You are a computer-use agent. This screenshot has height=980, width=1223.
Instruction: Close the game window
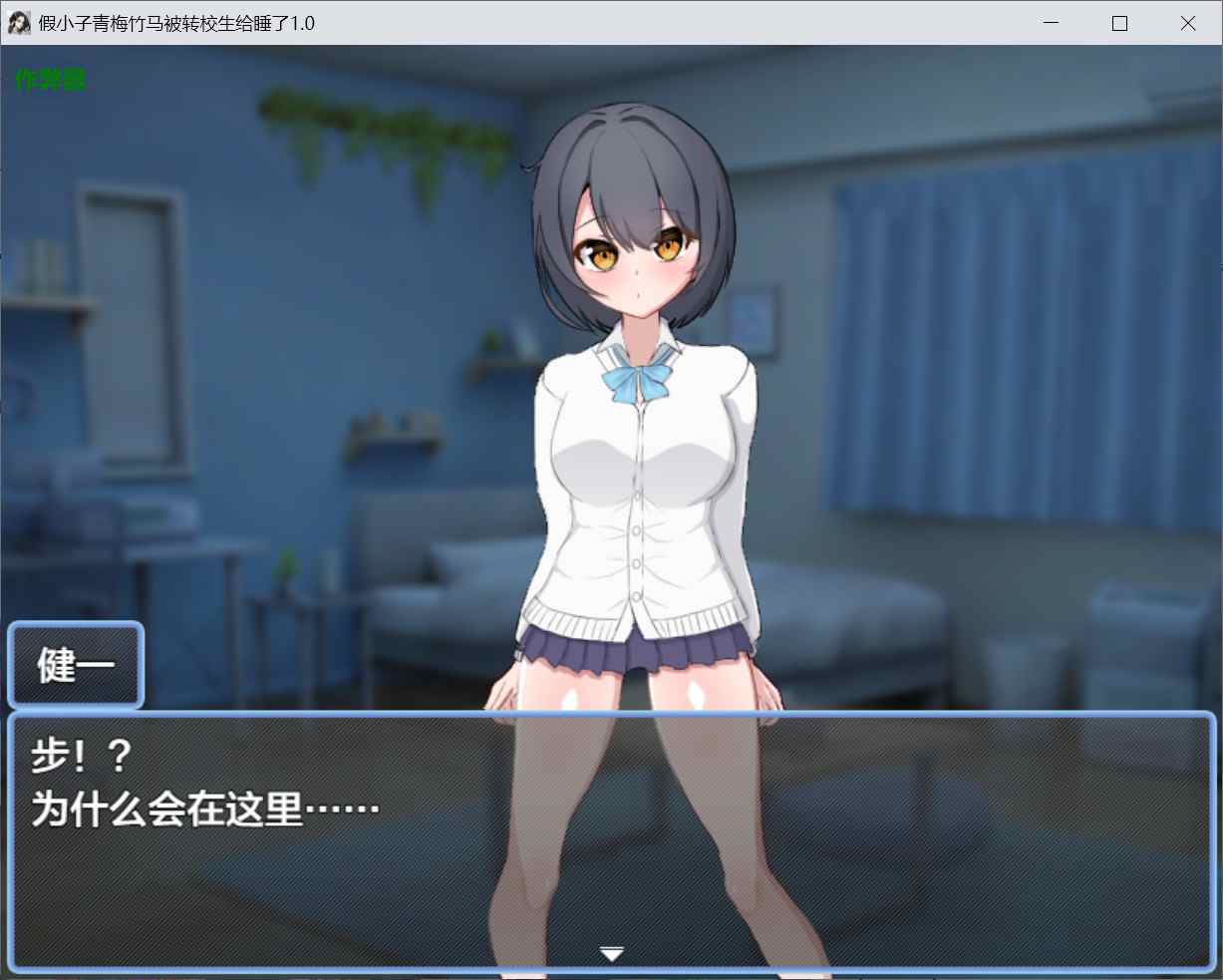tap(1187, 23)
